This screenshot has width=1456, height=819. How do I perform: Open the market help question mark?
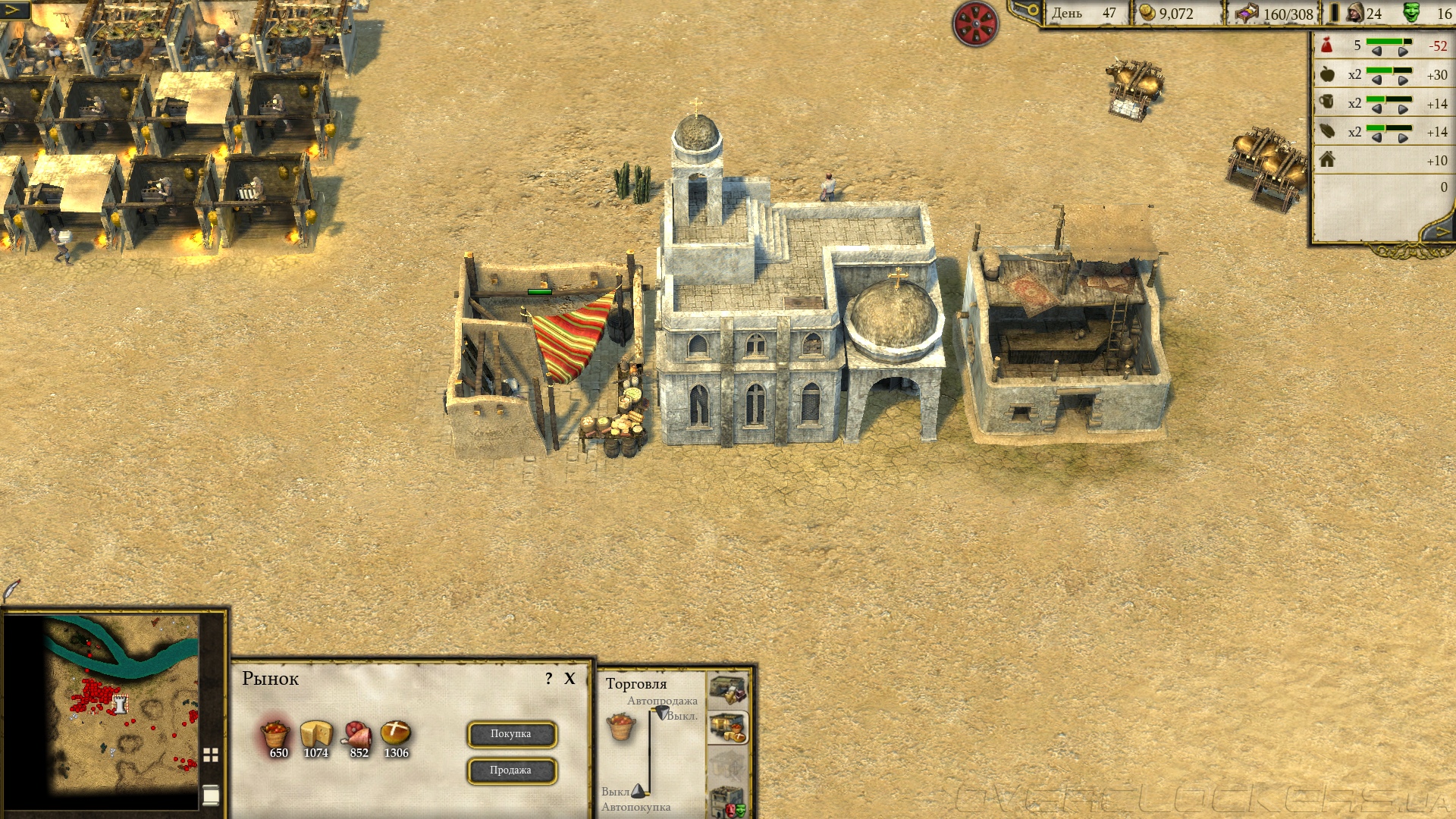click(549, 679)
